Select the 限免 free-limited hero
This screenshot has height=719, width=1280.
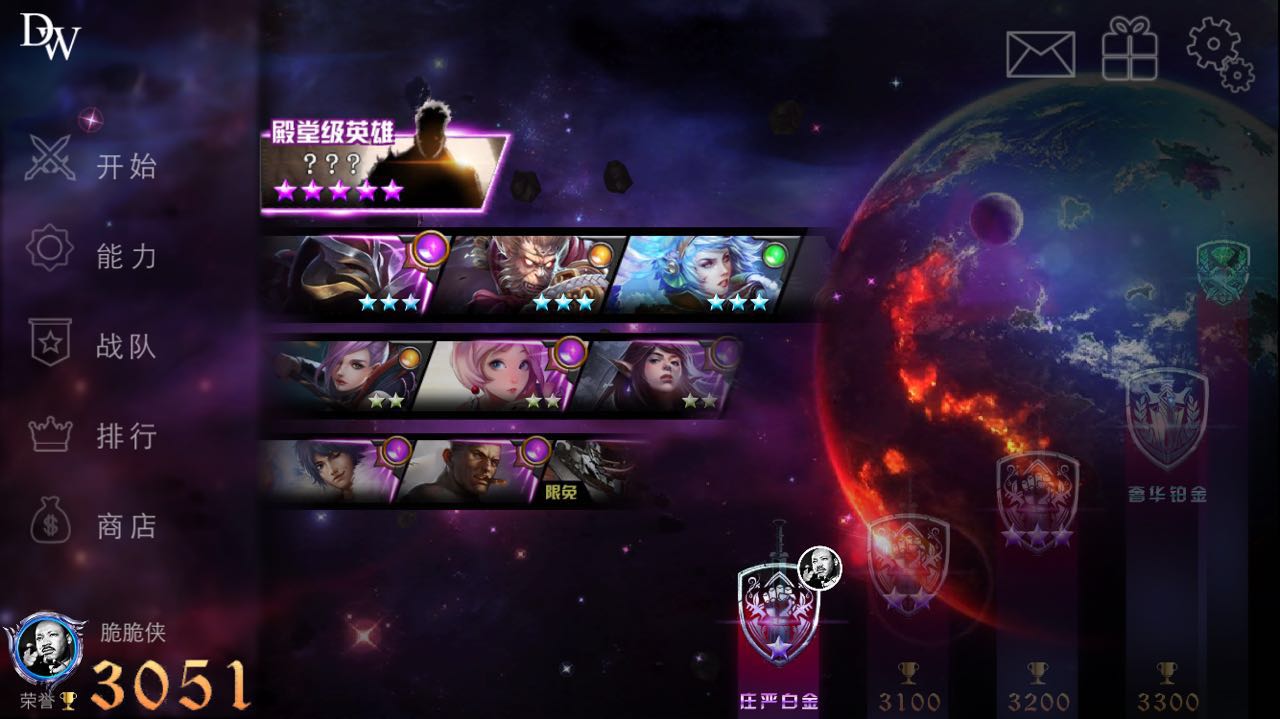590,472
